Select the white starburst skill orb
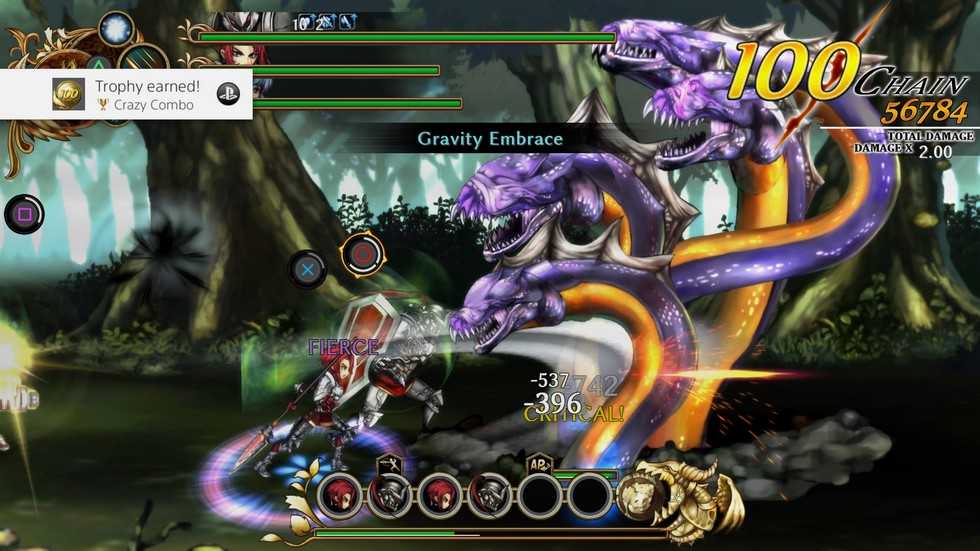Image resolution: width=980 pixels, height=551 pixels. [117, 28]
